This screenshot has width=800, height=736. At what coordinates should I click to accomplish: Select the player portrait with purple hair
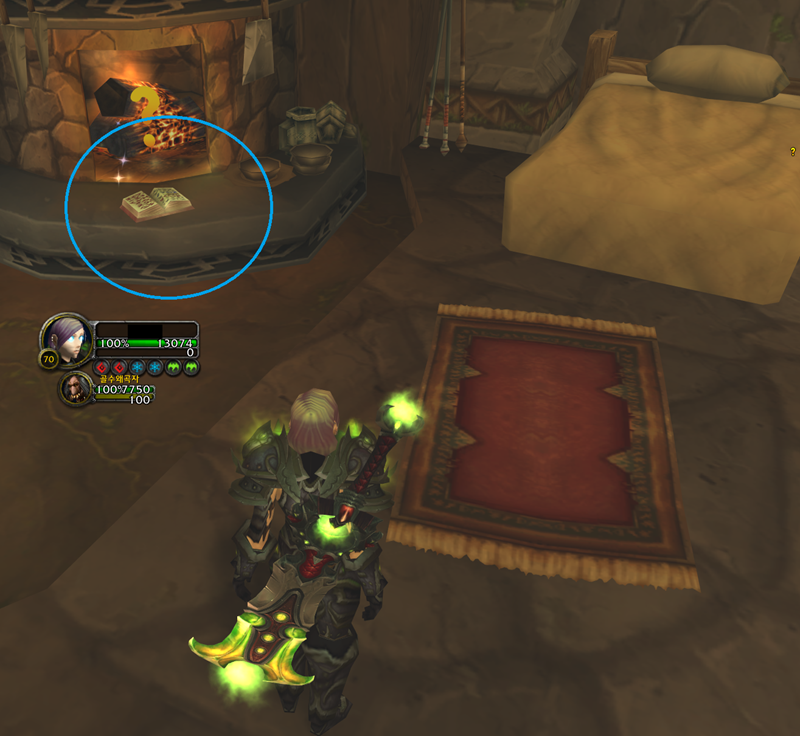[67, 340]
